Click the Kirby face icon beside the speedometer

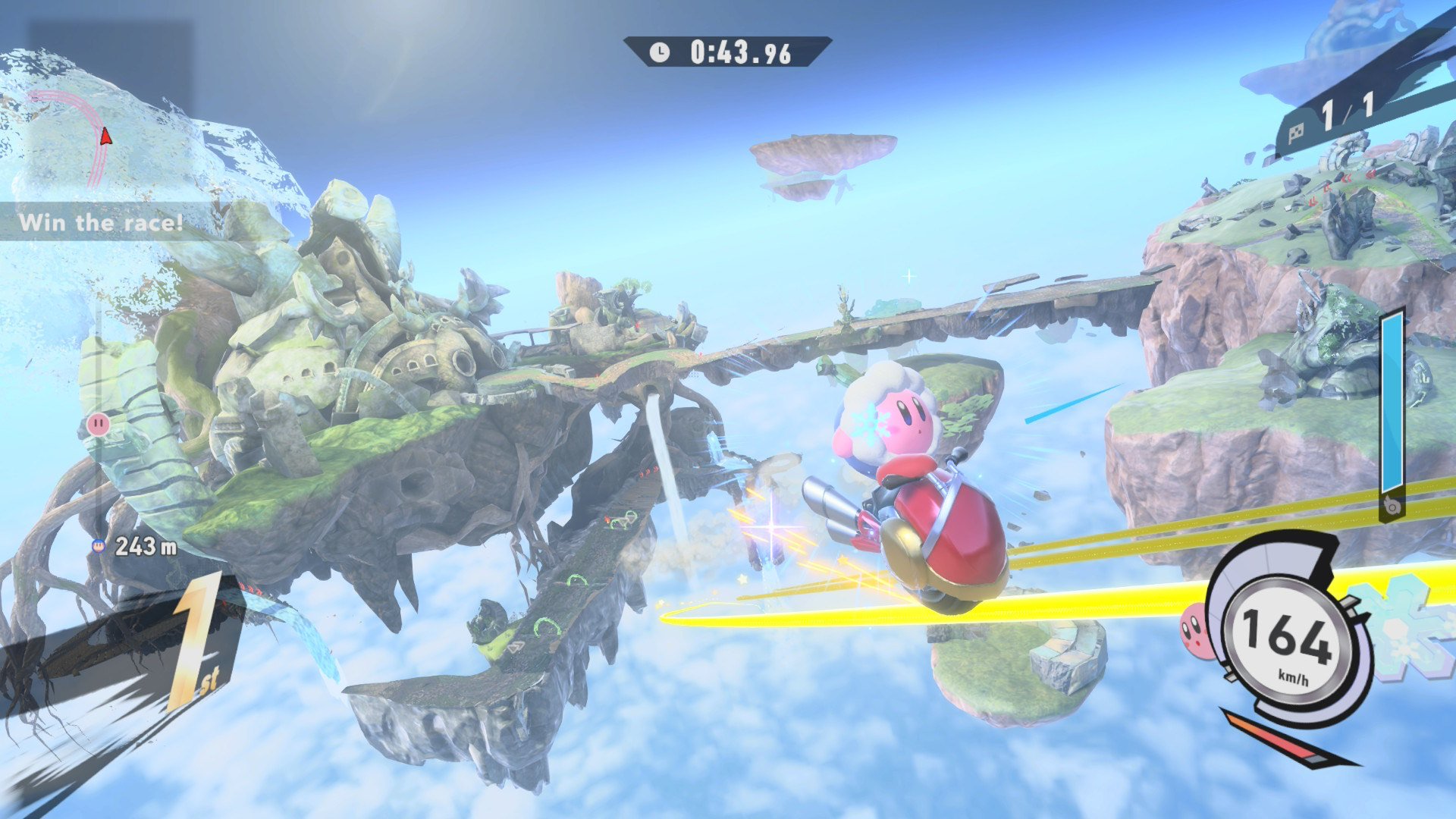[1194, 629]
